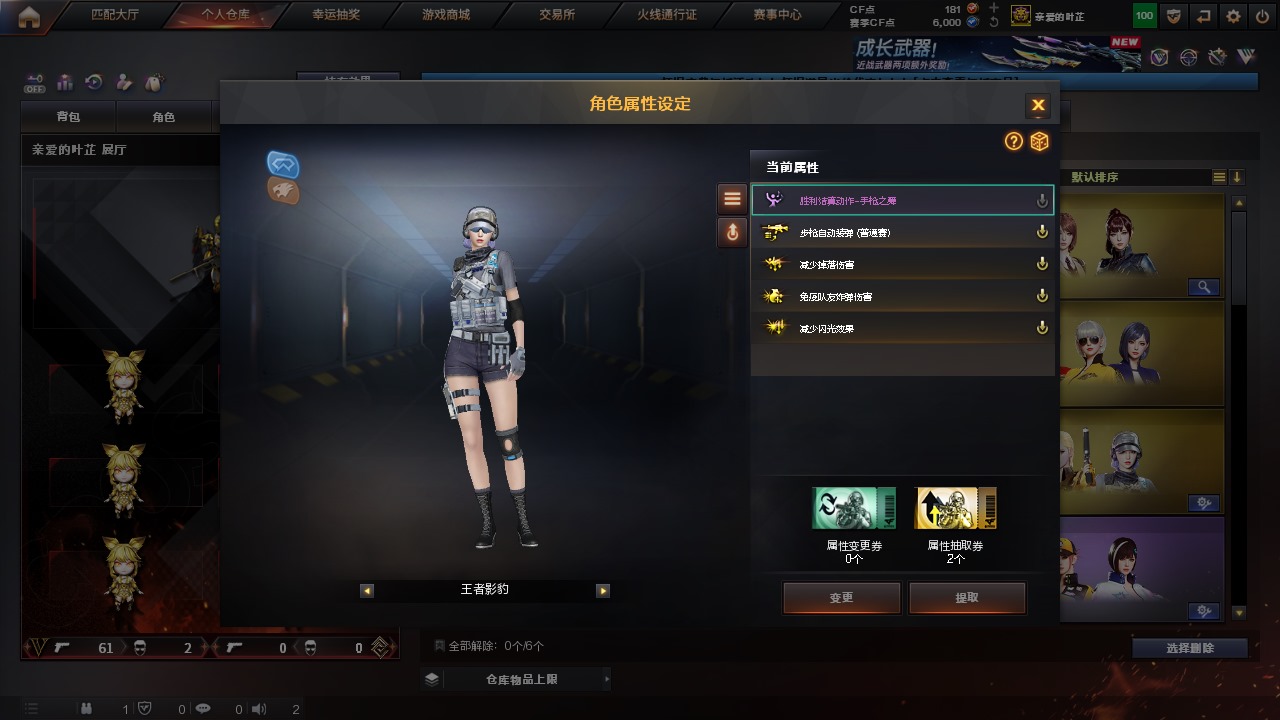Choose the 属性抽取券 ticket
The image size is (1280, 720).
click(x=956, y=509)
